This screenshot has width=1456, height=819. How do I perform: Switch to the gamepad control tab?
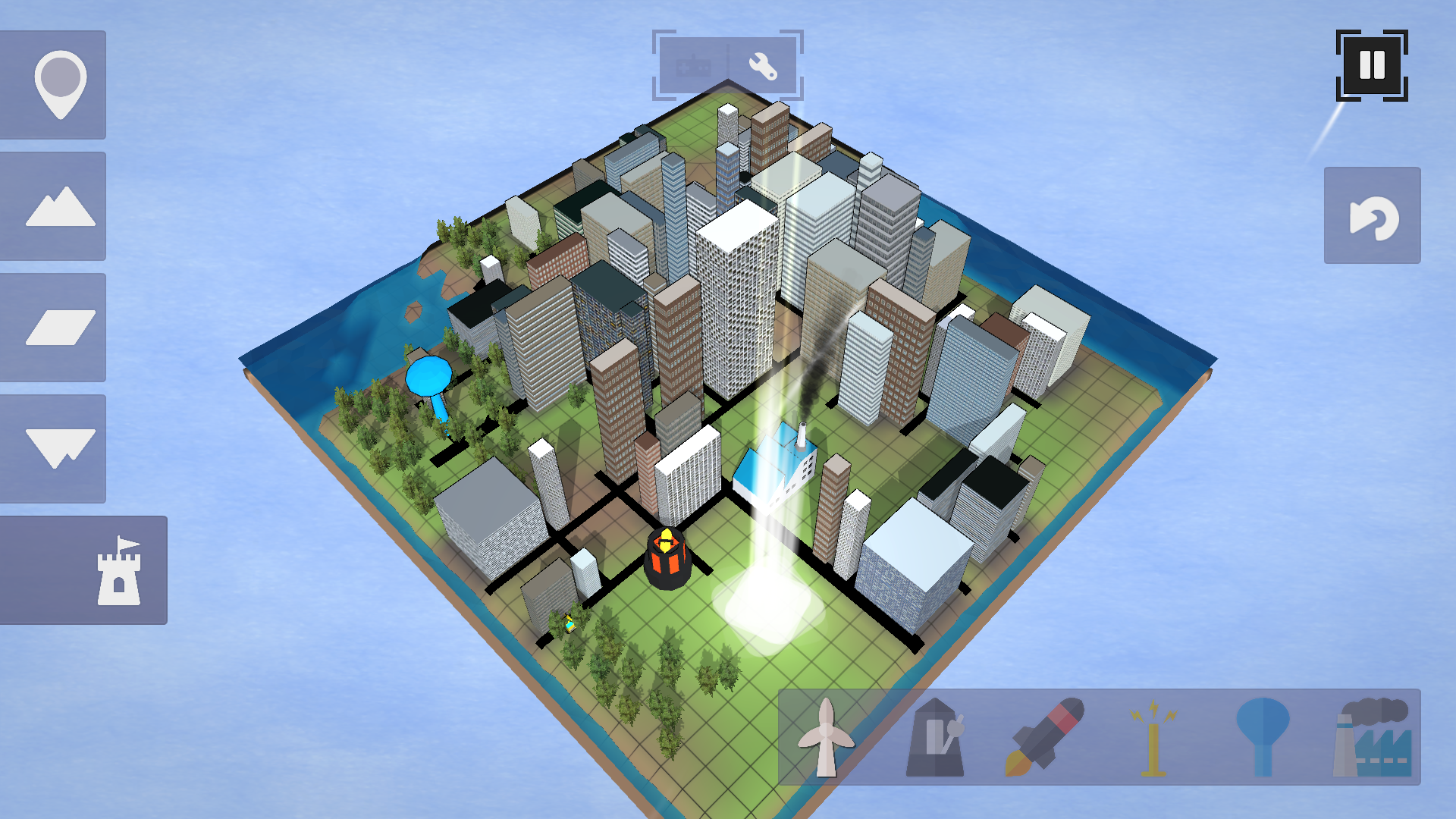[x=692, y=66]
